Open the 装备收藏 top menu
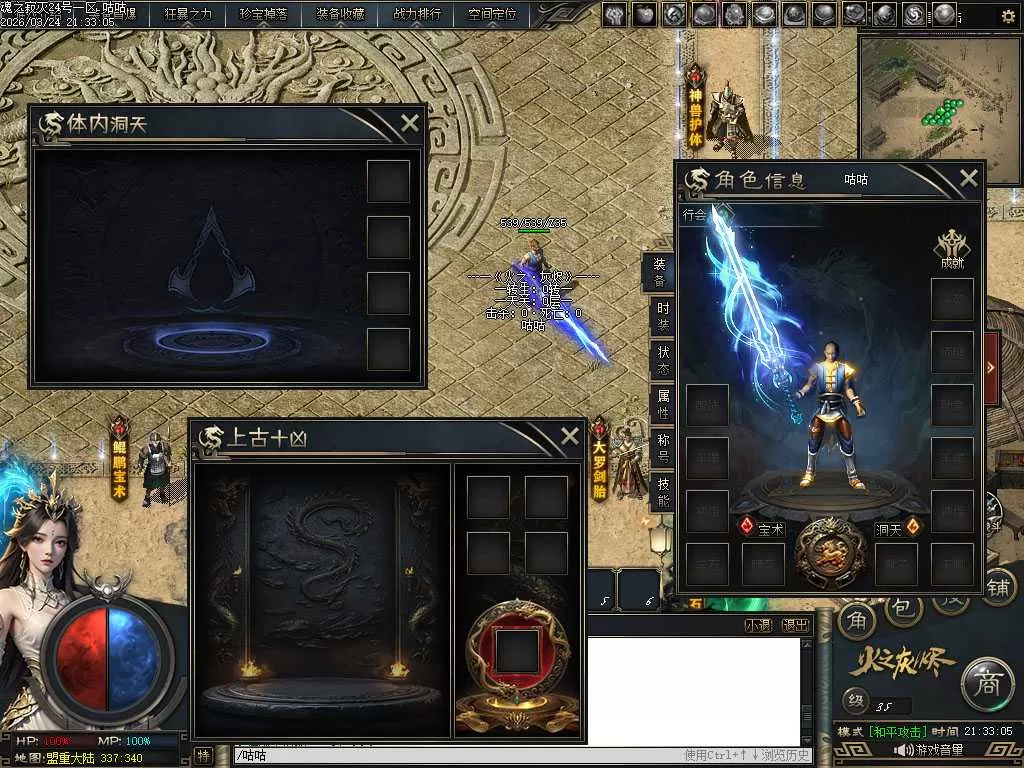 tap(340, 14)
